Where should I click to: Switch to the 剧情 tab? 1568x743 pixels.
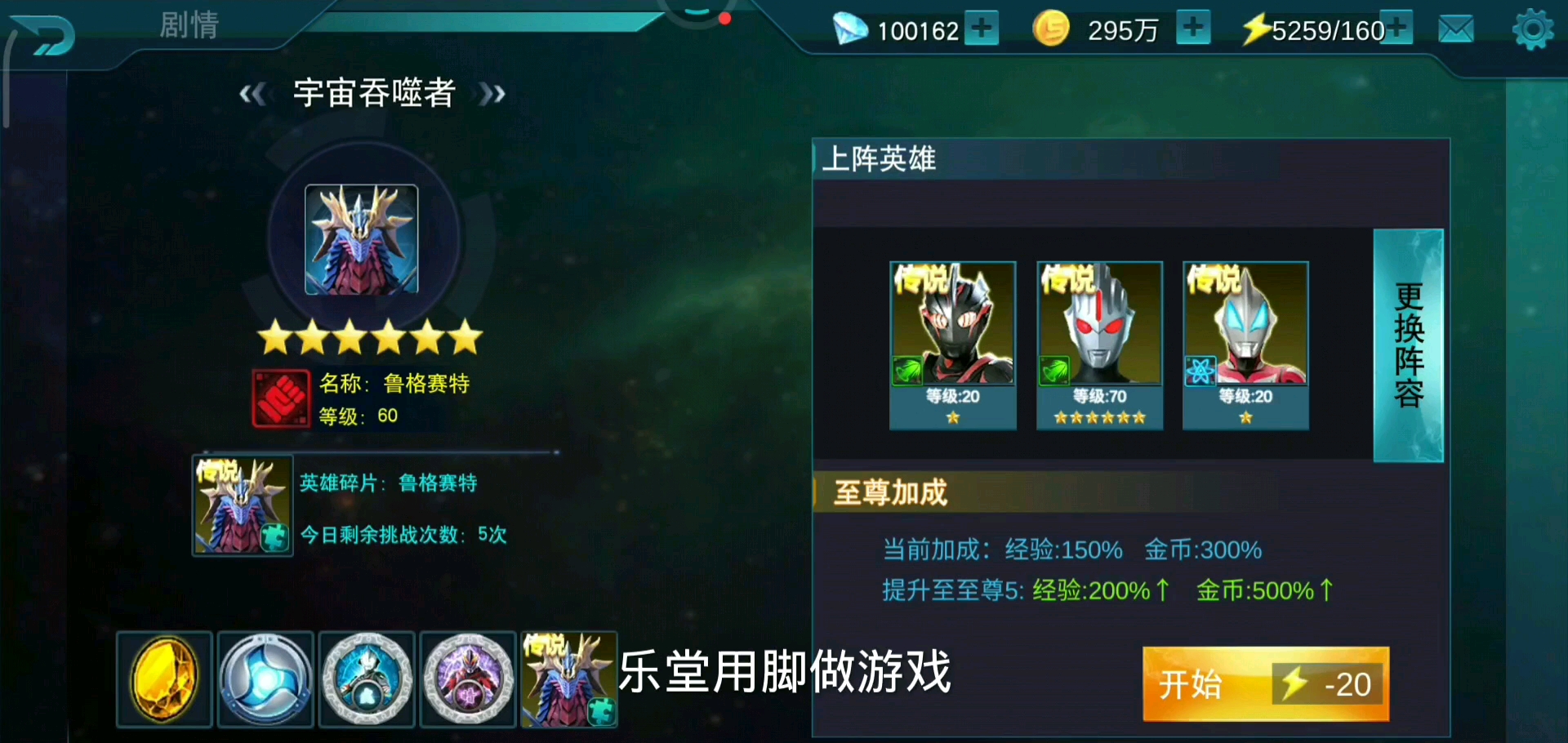click(x=187, y=26)
